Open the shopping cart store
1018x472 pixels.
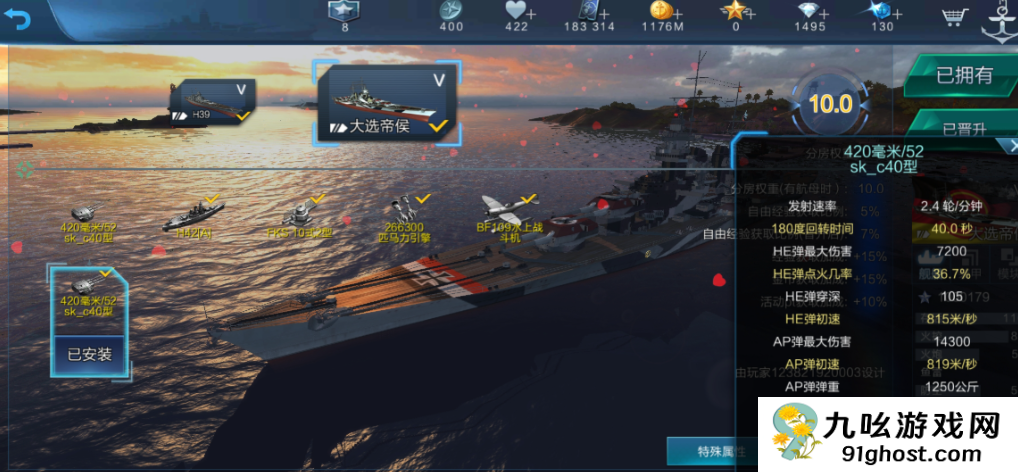pyautogui.click(x=954, y=17)
